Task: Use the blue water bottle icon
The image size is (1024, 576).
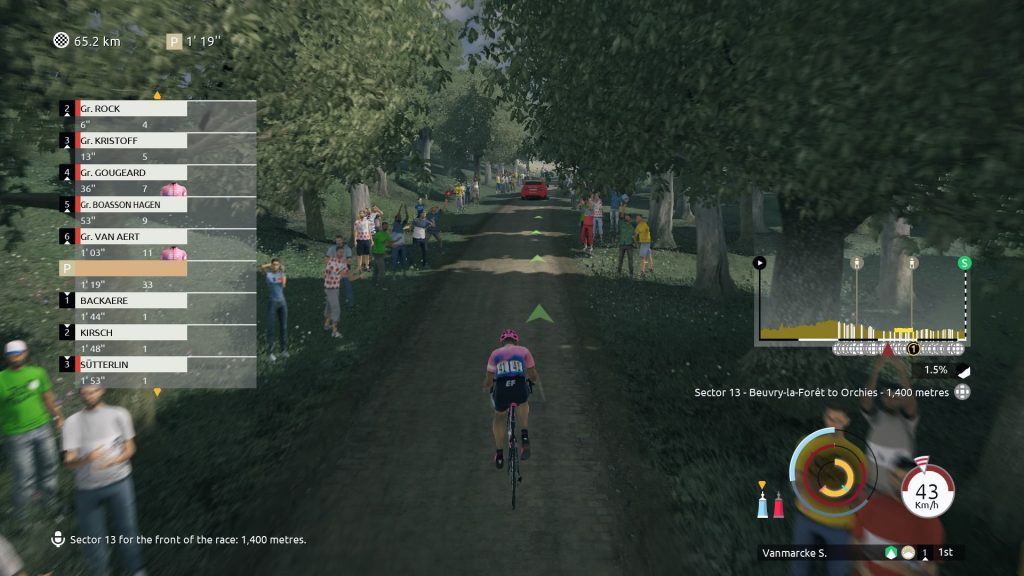Action: pos(763,503)
